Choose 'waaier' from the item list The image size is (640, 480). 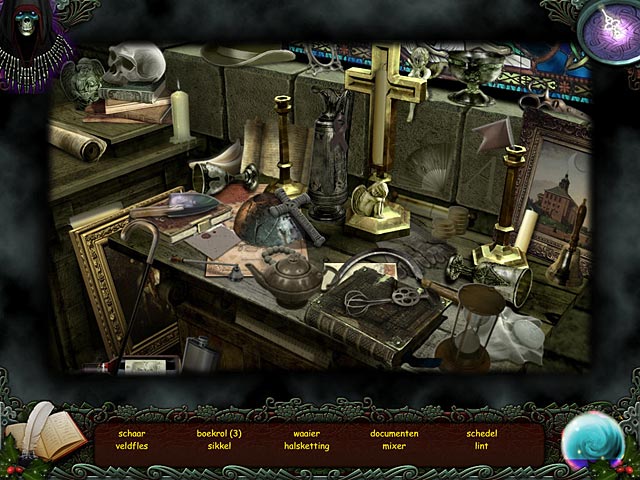tap(307, 433)
